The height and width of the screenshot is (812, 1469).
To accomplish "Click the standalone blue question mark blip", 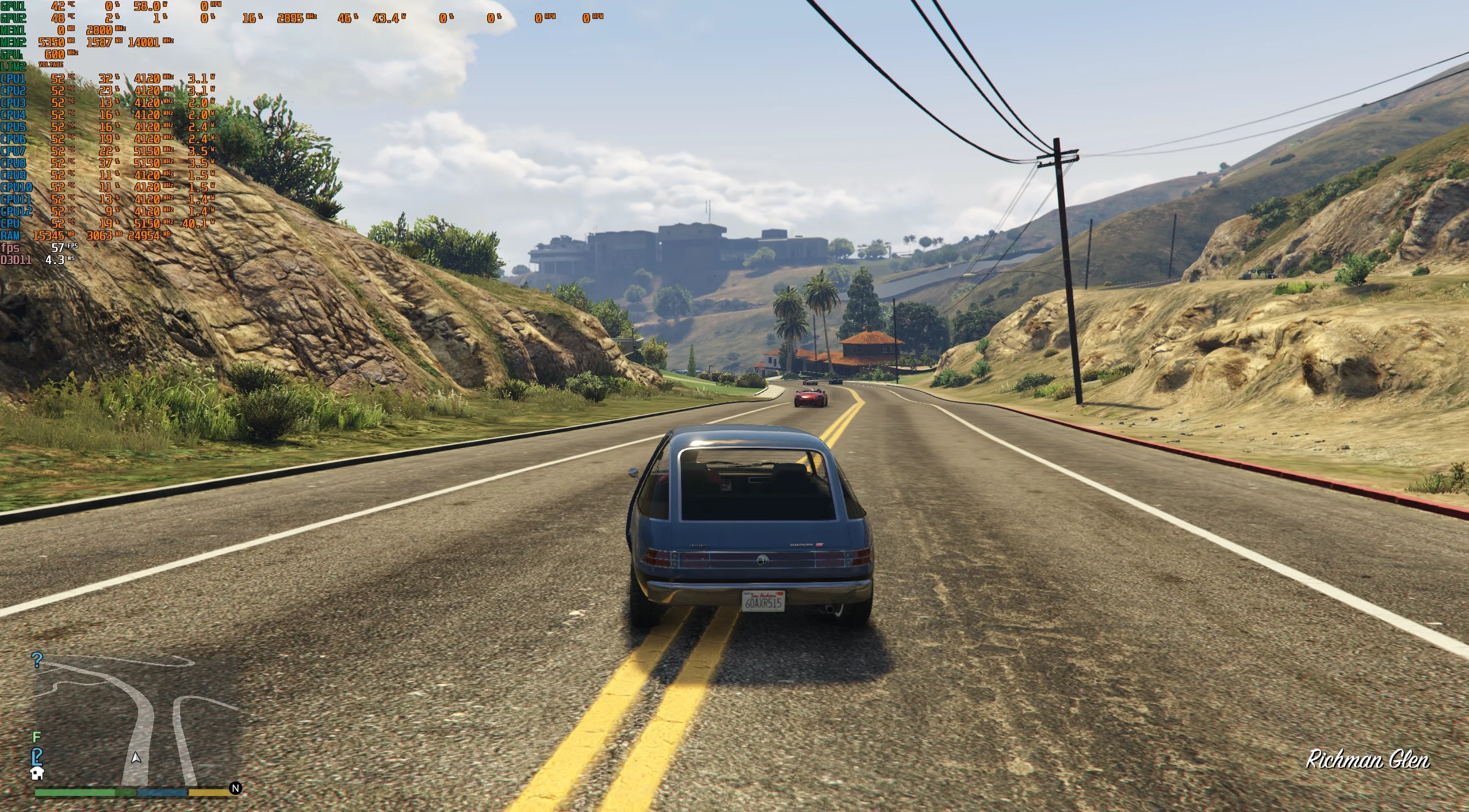I will pos(37,660).
